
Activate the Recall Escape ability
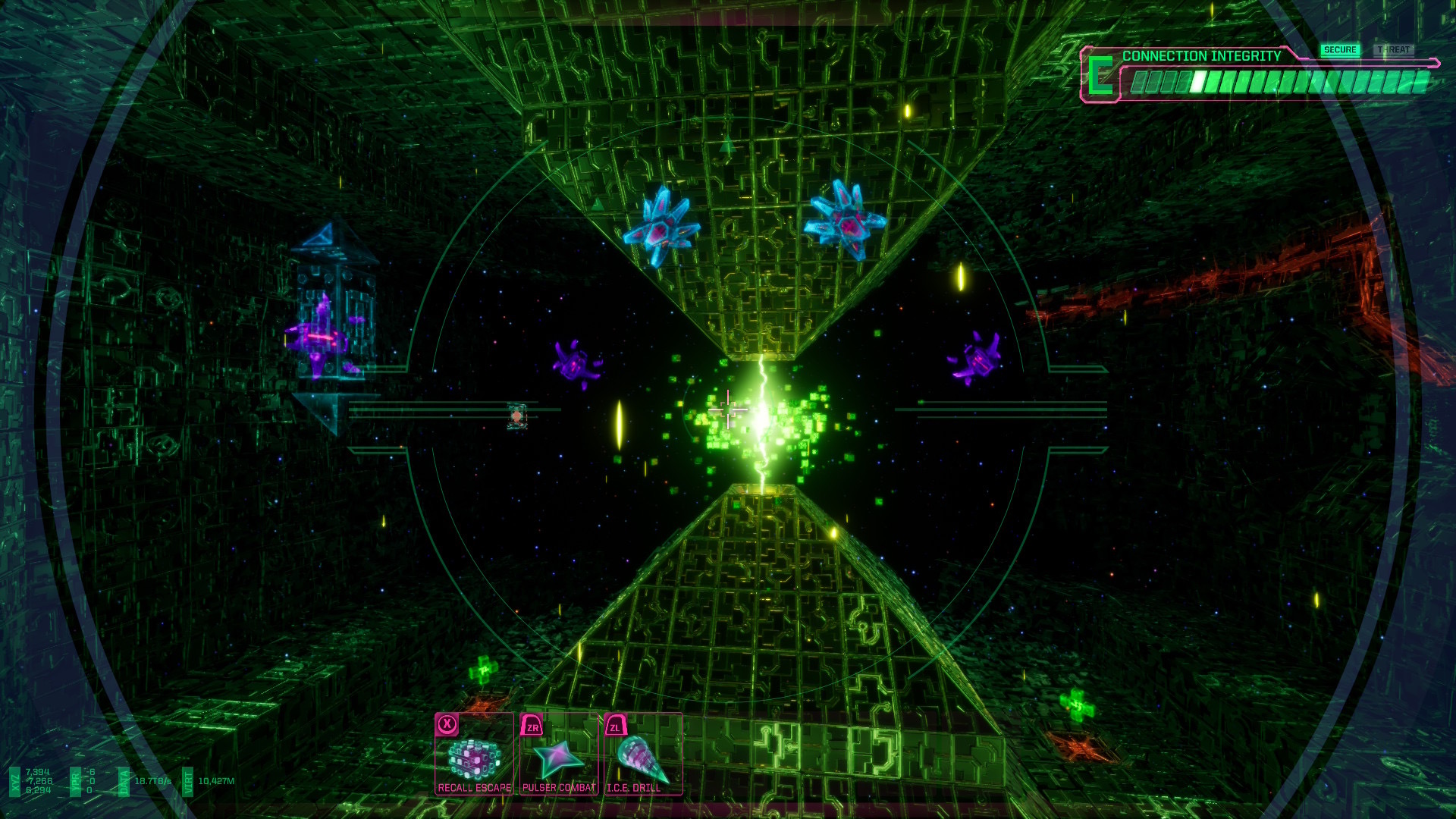click(x=475, y=755)
